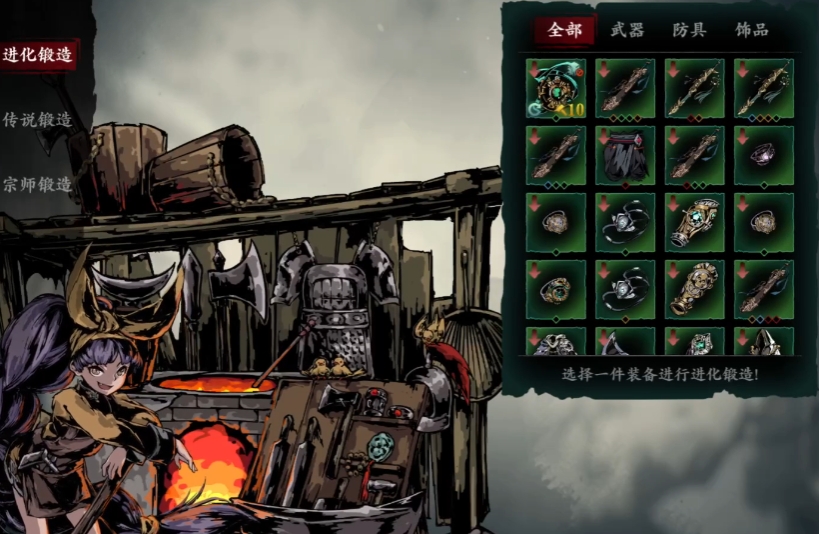
Task: Pick the black skirt armor item
Action: [625, 155]
